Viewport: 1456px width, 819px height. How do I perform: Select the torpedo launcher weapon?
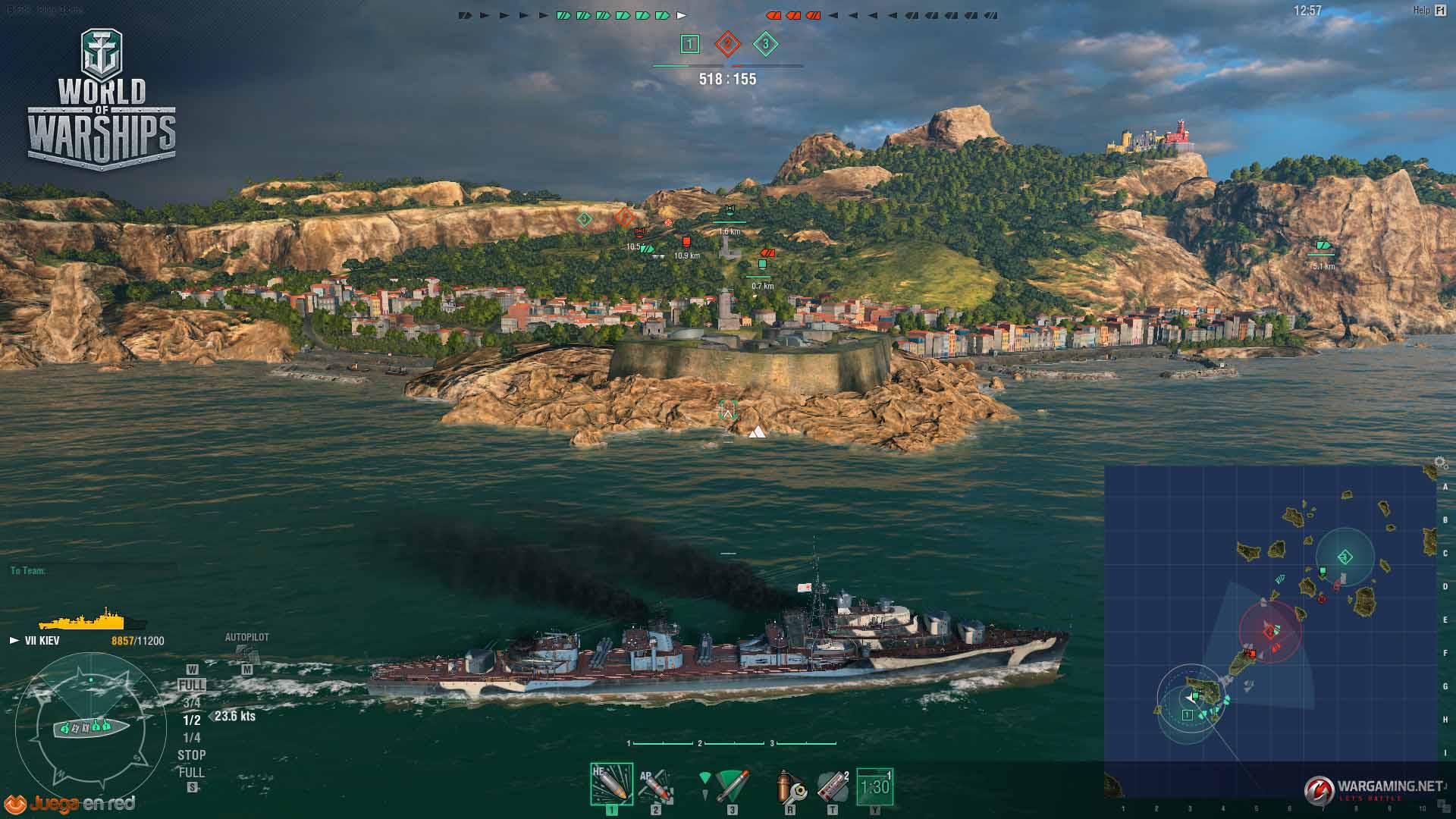click(x=731, y=786)
